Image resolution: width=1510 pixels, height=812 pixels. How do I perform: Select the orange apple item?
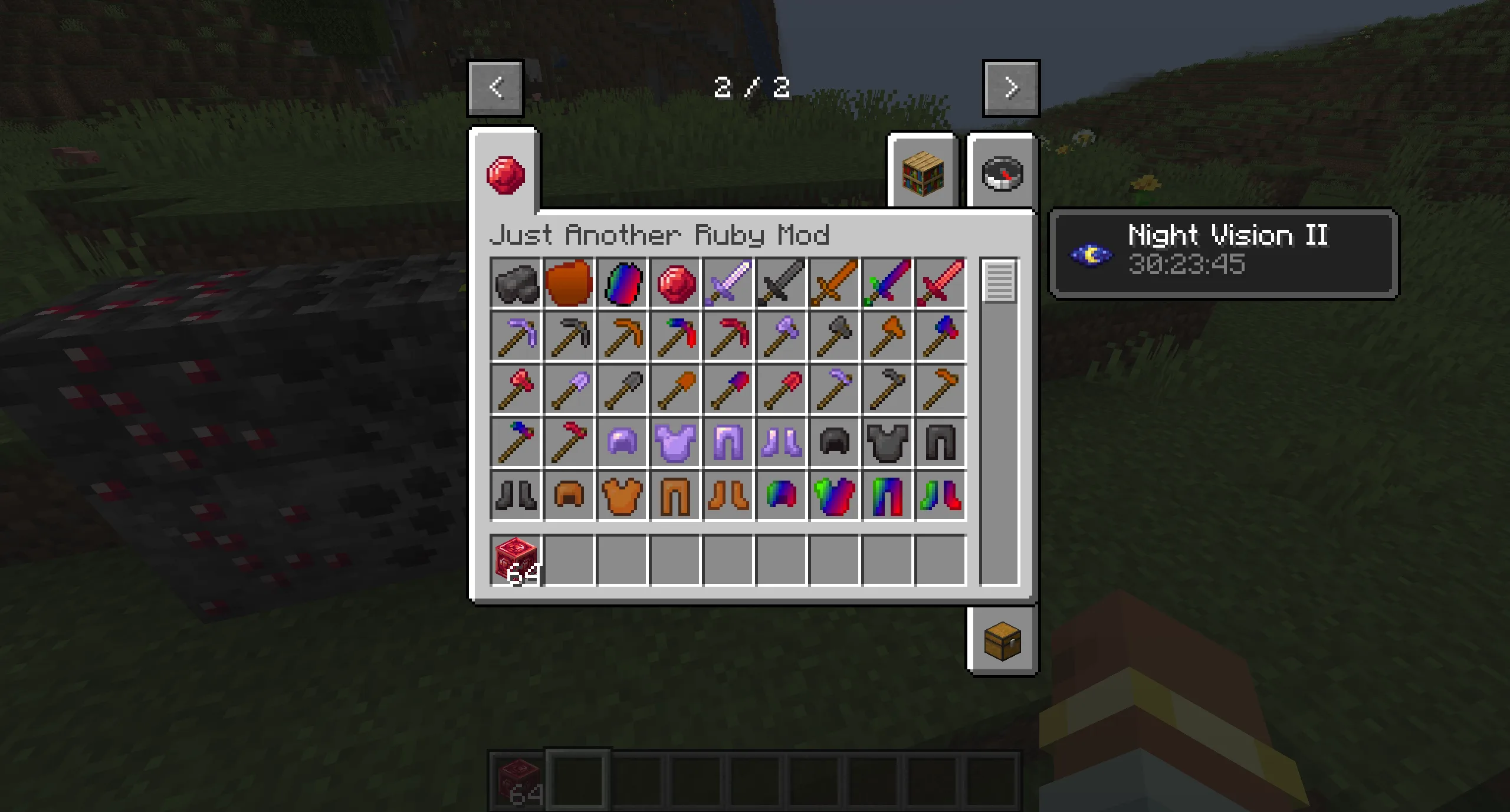[568, 283]
